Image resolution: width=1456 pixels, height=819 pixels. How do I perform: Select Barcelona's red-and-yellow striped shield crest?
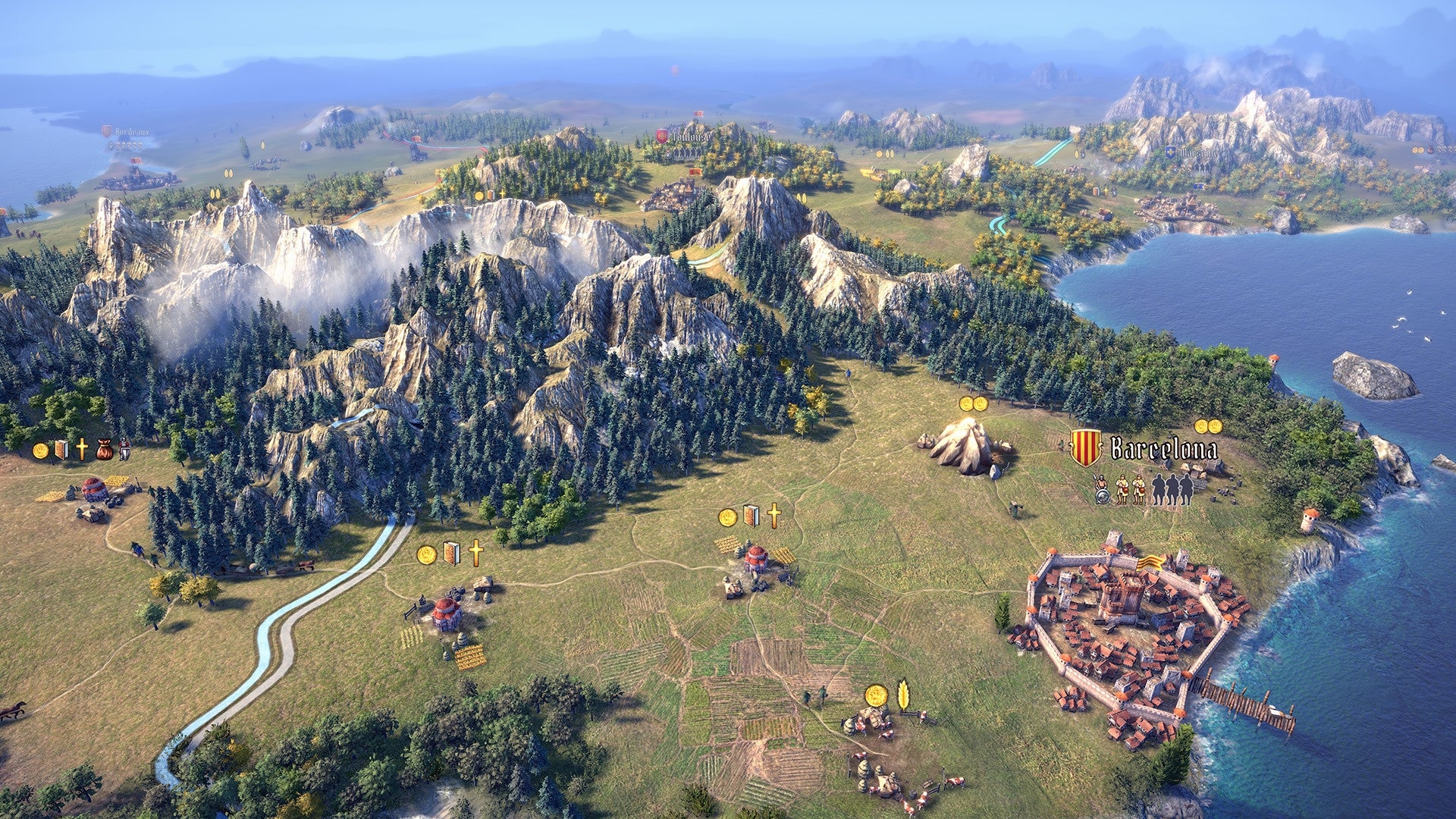point(1085,446)
